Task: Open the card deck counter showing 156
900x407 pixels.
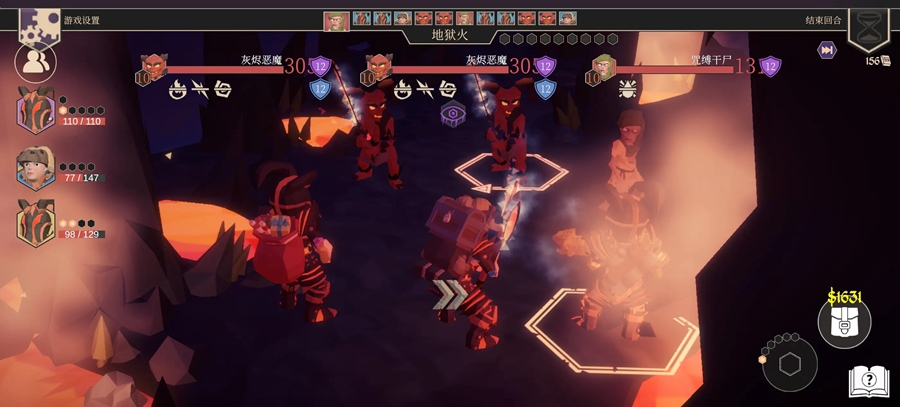Action: 877,61
